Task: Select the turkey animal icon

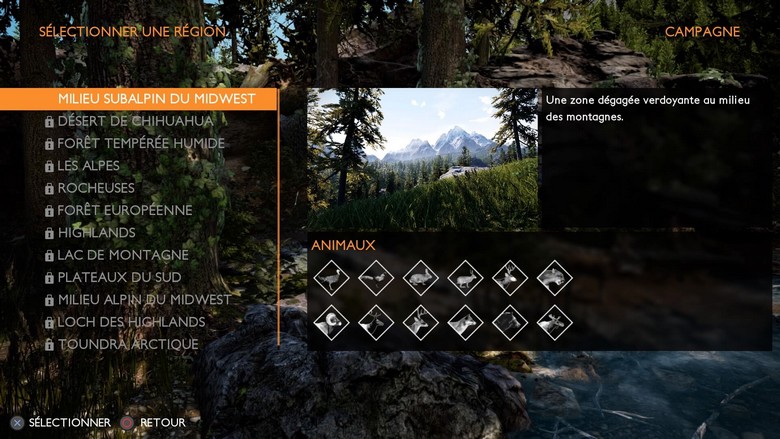Action: 331,277
